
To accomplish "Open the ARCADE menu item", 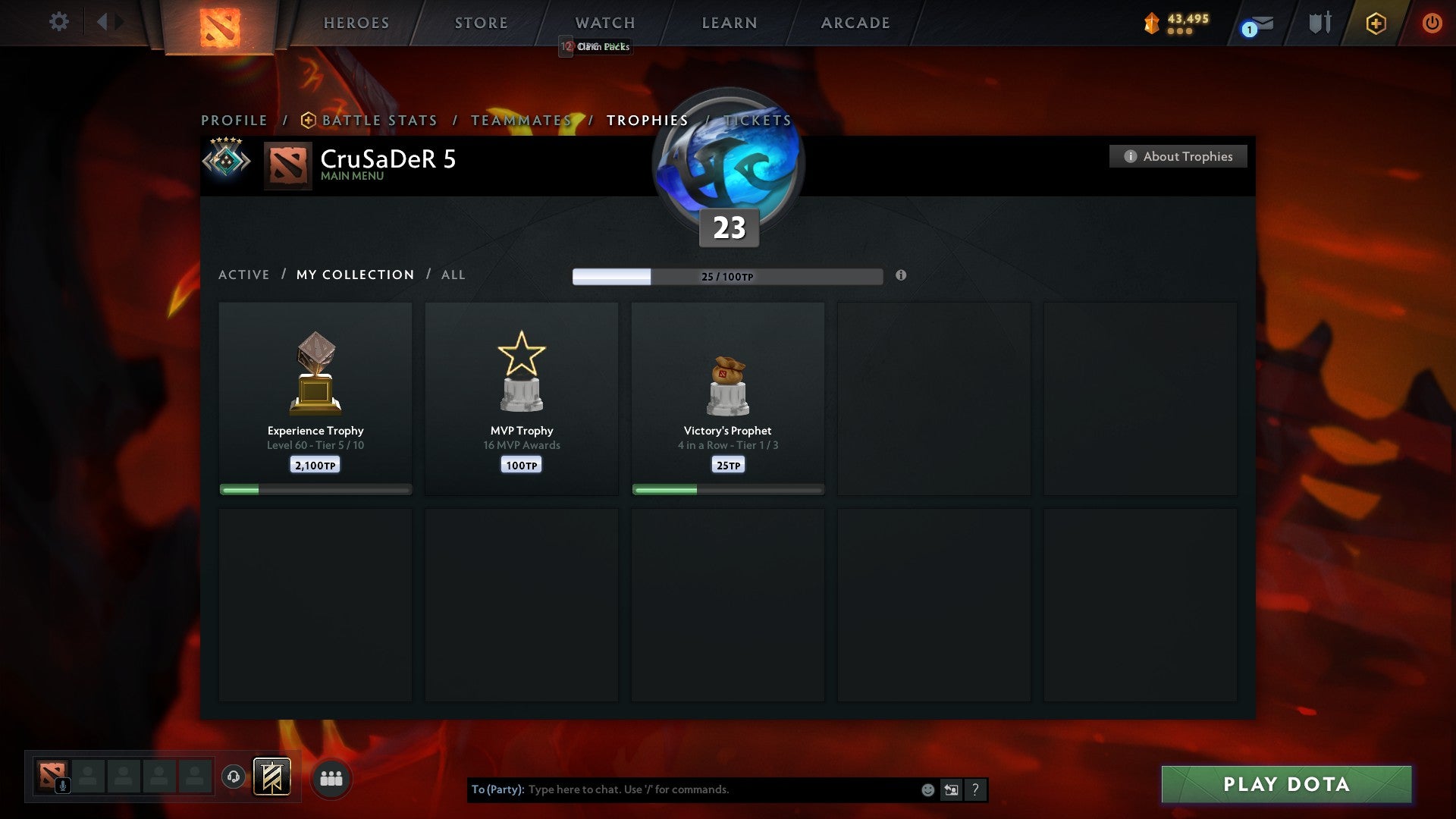I will [855, 23].
